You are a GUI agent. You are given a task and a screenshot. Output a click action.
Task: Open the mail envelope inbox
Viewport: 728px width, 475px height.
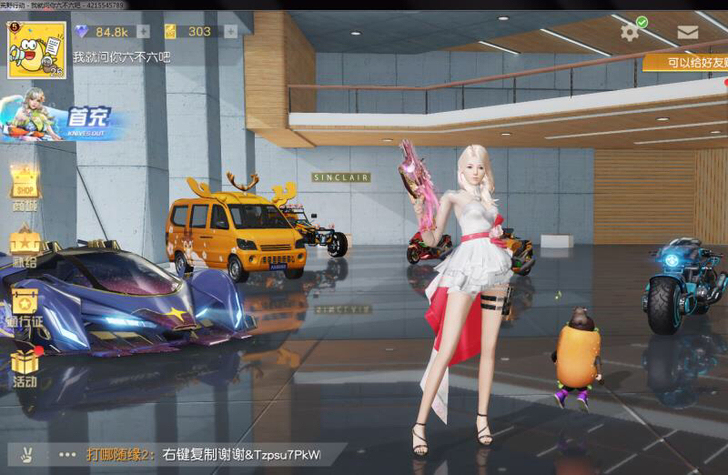point(687,32)
